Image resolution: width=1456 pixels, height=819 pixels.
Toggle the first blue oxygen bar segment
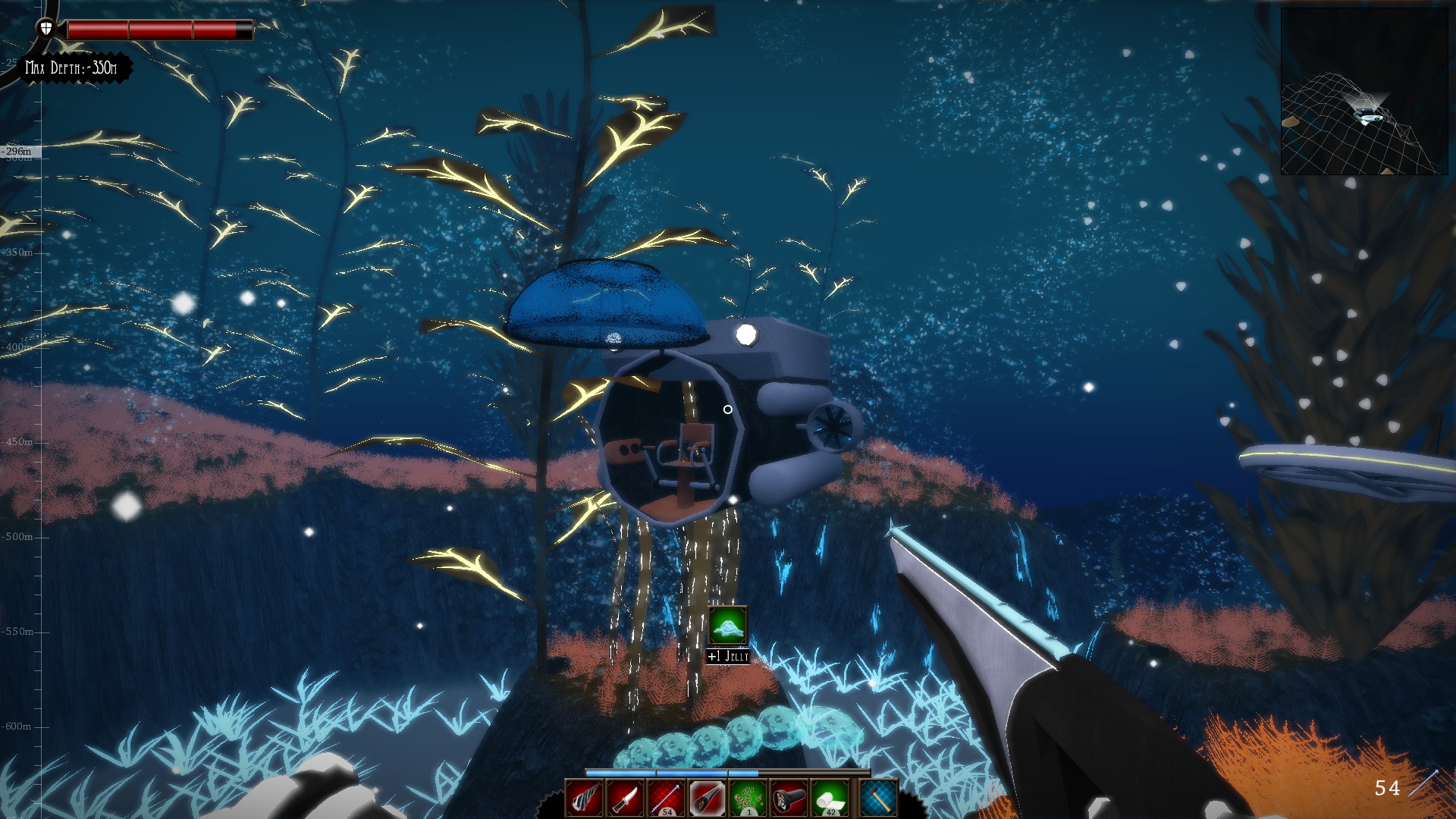pos(620,773)
